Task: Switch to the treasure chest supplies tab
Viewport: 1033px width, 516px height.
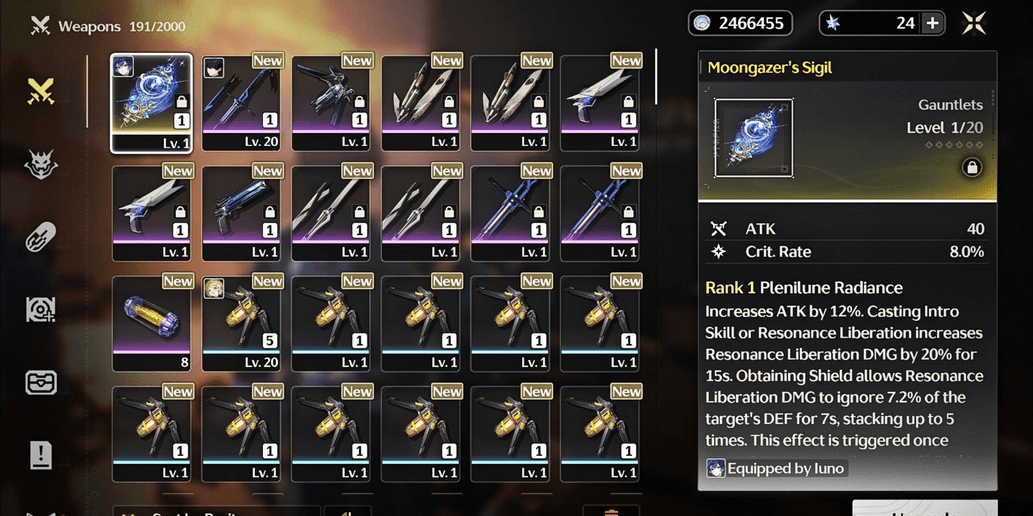Action: (x=41, y=382)
